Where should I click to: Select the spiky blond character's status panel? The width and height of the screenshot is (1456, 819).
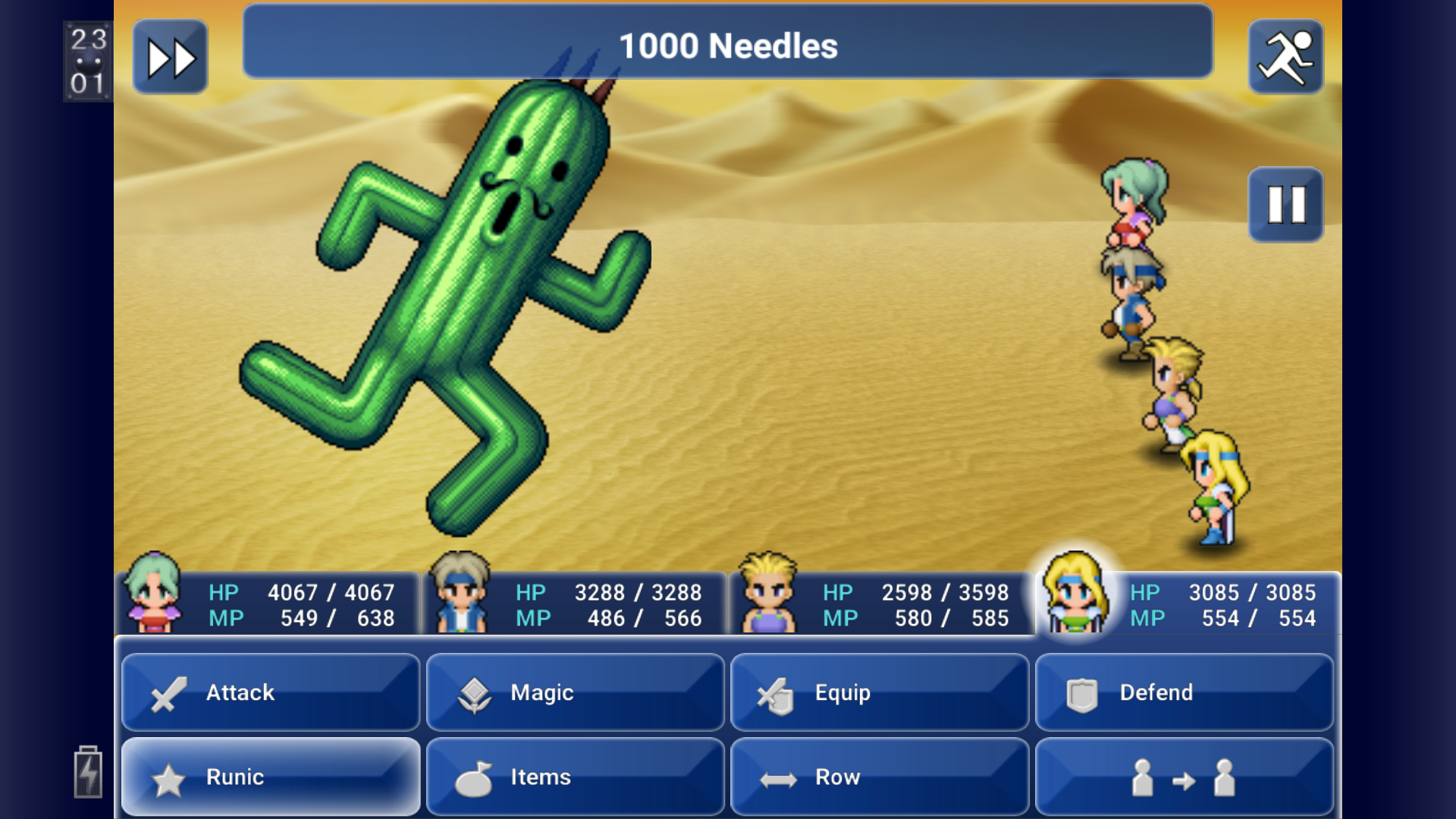882,604
